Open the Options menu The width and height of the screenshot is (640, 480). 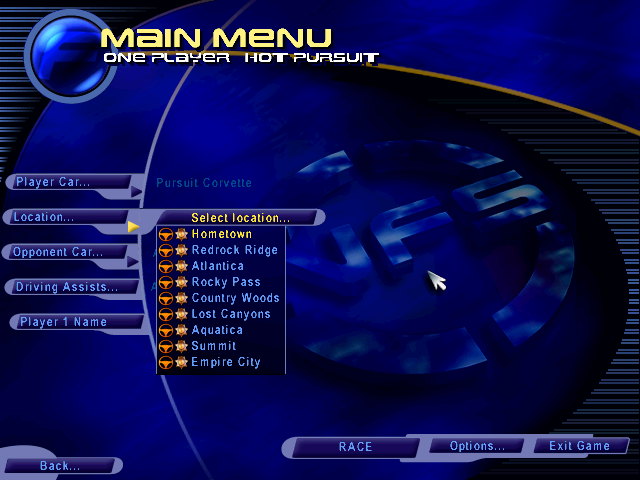[x=477, y=446]
